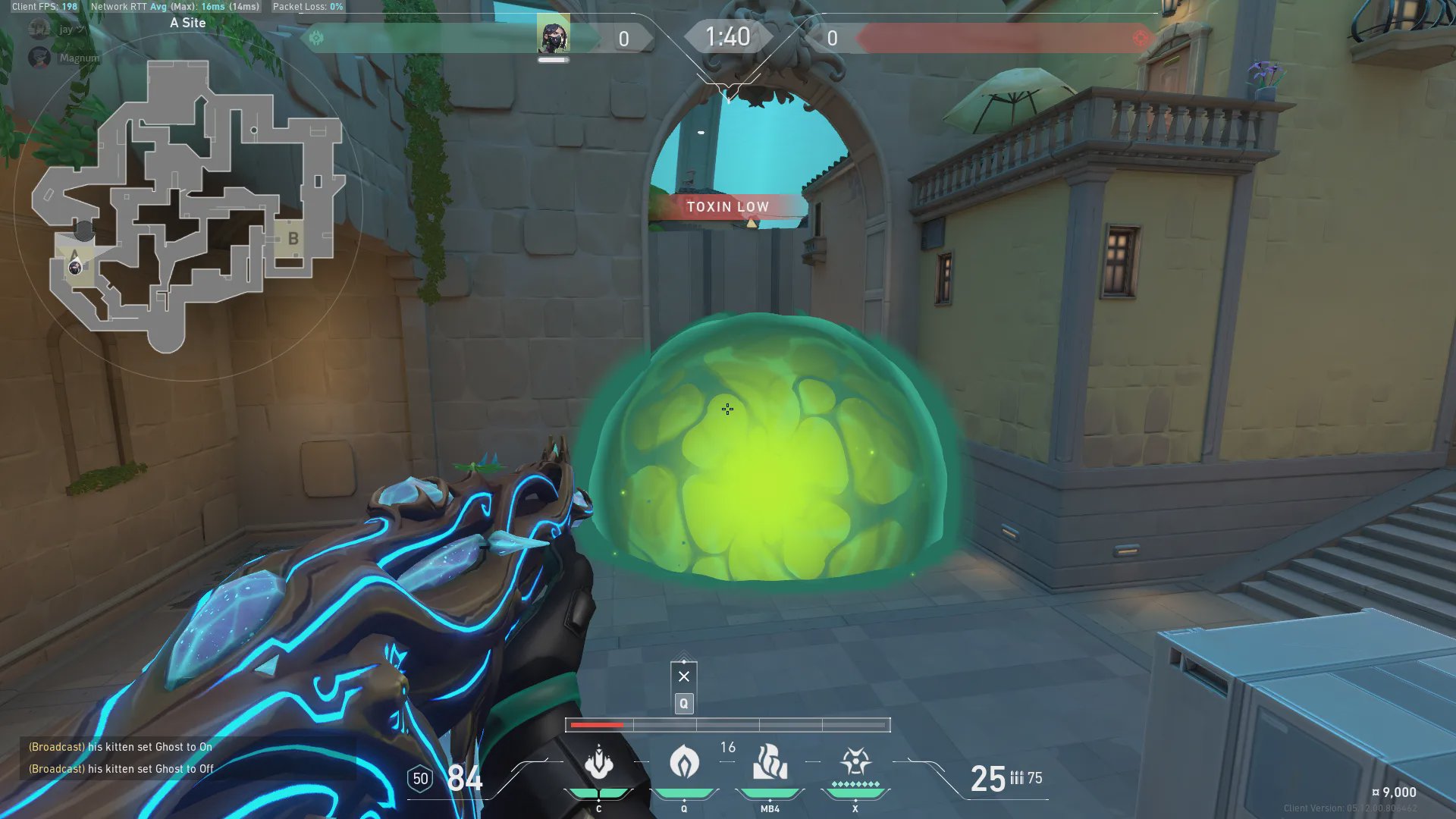This screenshot has width=1456, height=819.
Task: Choose the Toxic Screen ability icon
Action: [x=770, y=761]
